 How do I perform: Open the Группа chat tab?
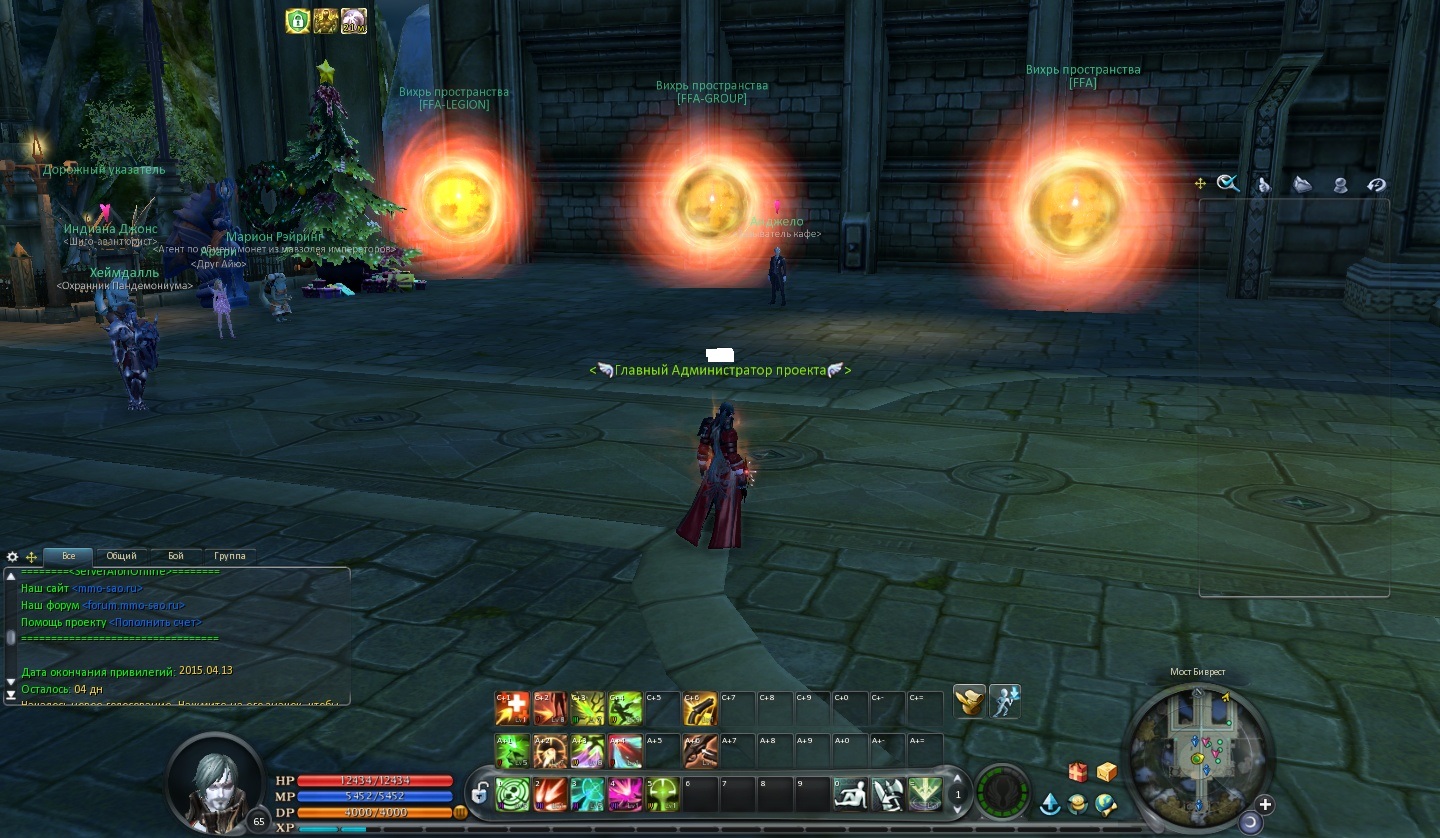pos(230,556)
